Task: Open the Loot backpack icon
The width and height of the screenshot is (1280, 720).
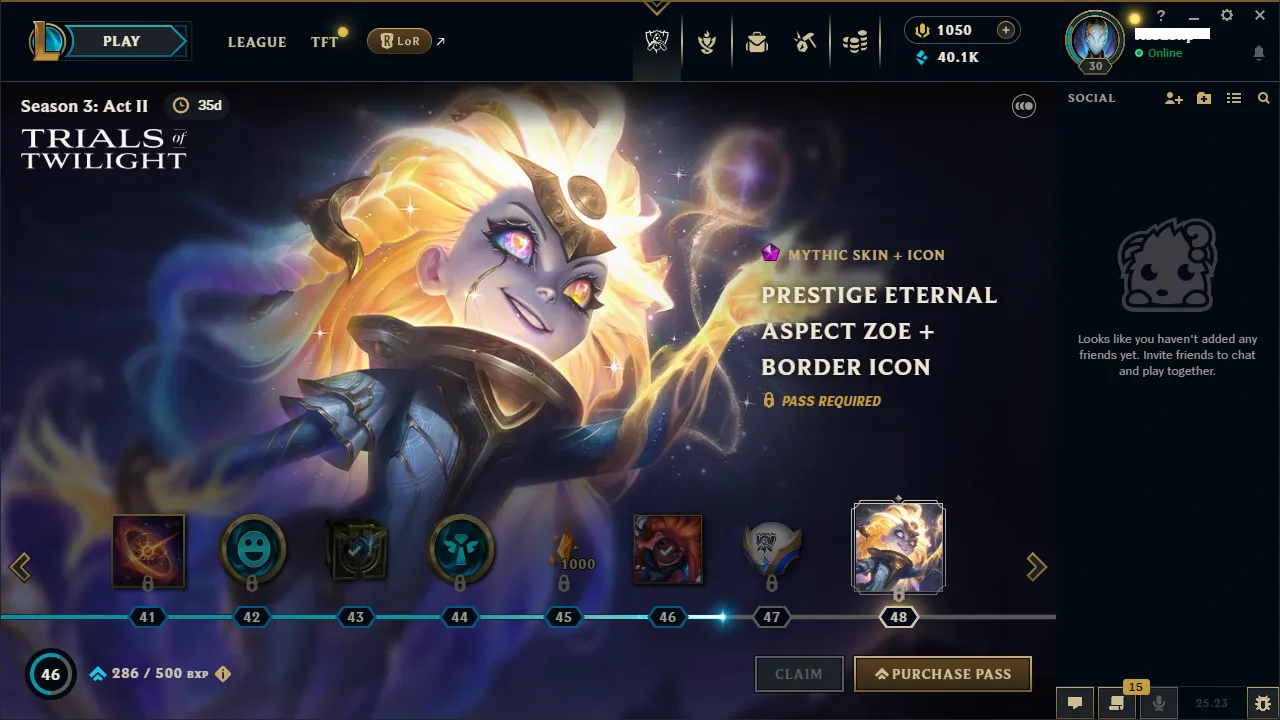Action: (x=756, y=41)
